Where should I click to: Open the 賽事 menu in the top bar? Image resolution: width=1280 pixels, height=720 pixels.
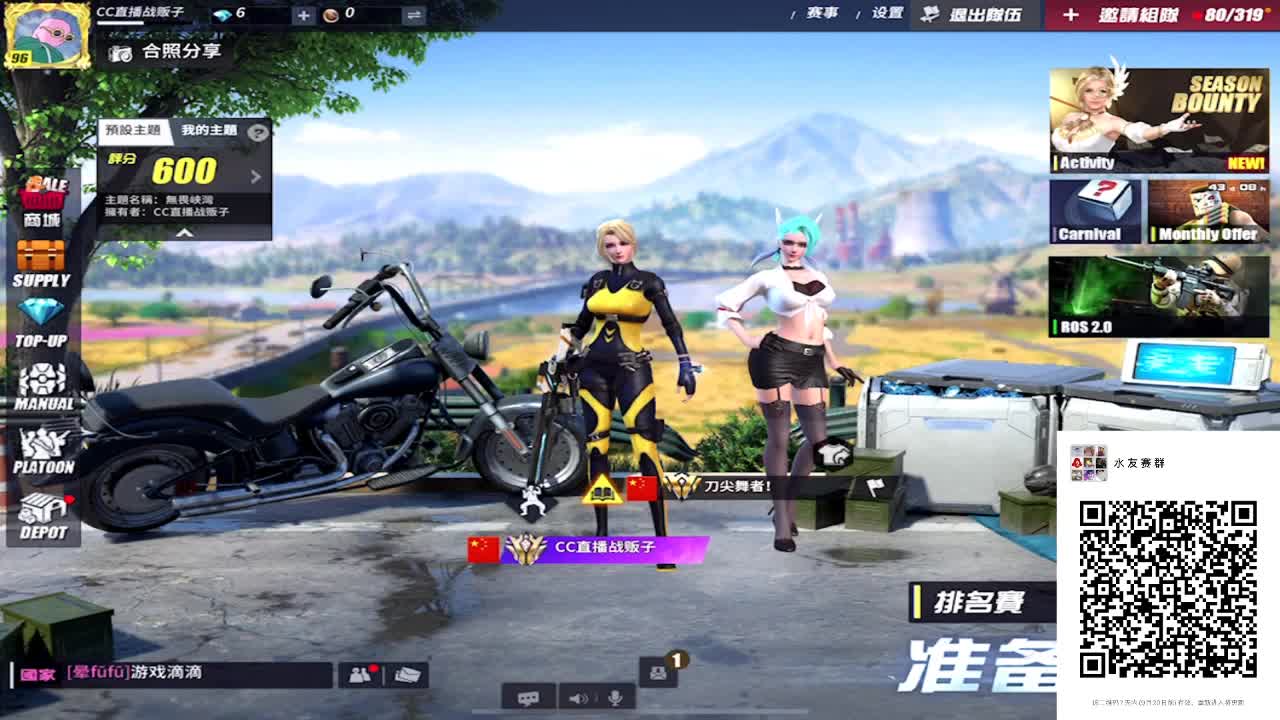point(821,14)
